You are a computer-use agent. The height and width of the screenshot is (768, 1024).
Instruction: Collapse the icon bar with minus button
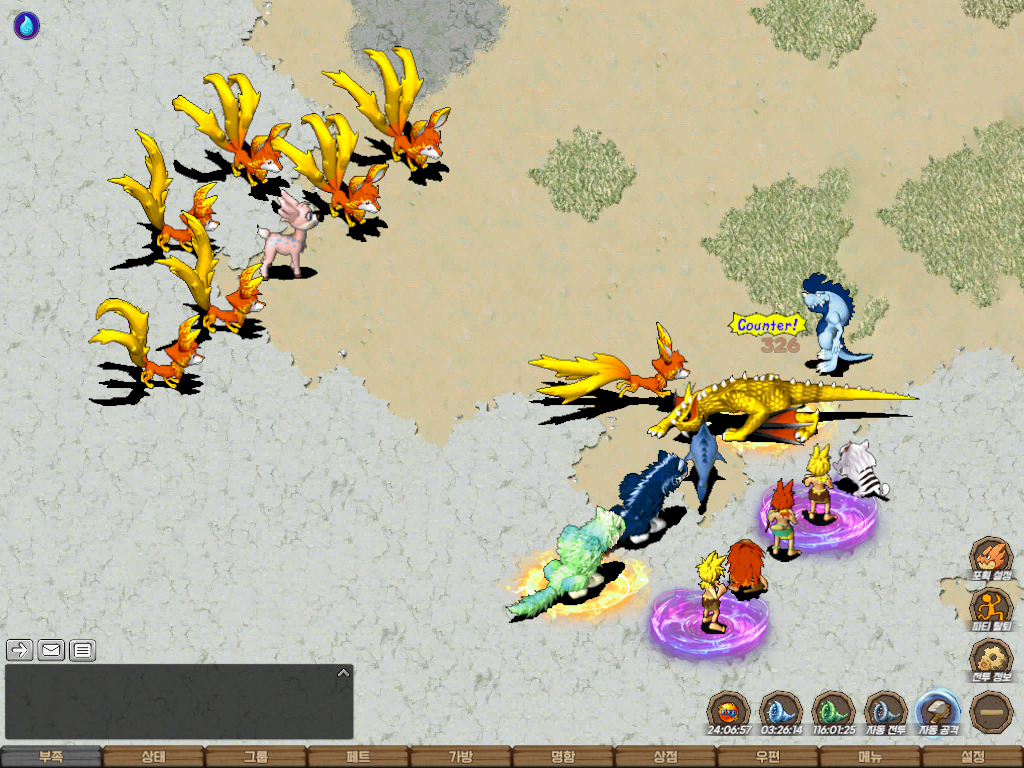click(x=992, y=713)
